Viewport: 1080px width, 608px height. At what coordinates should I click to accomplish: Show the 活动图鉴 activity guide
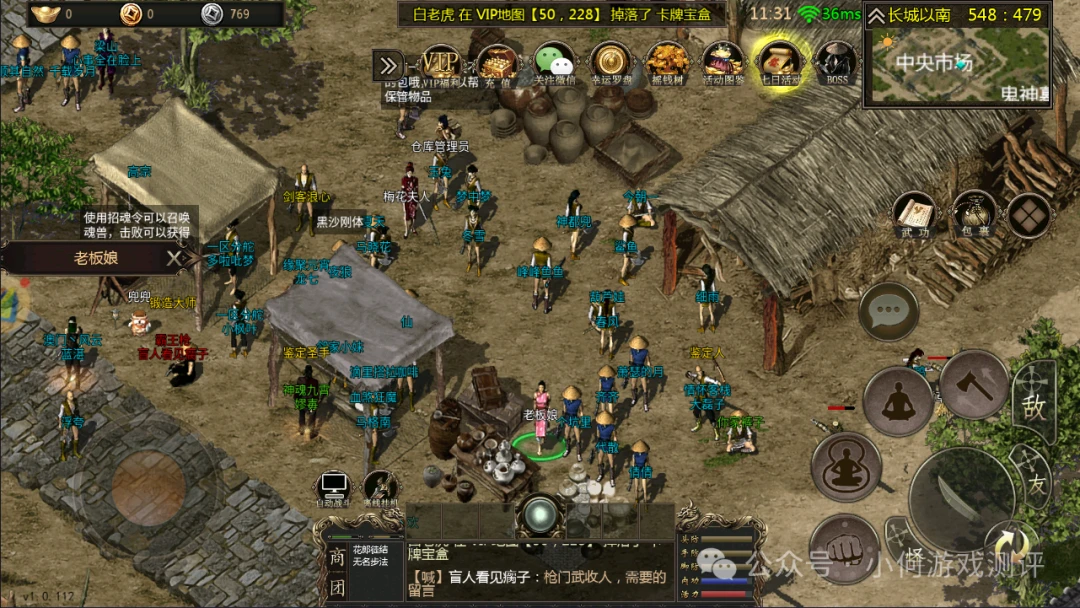click(x=722, y=62)
